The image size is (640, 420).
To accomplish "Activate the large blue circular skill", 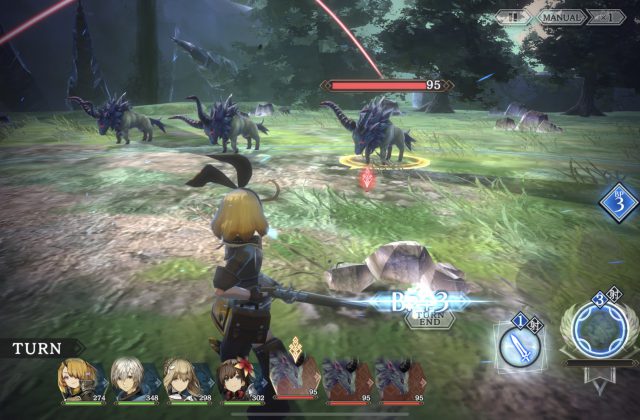I will pos(597,333).
